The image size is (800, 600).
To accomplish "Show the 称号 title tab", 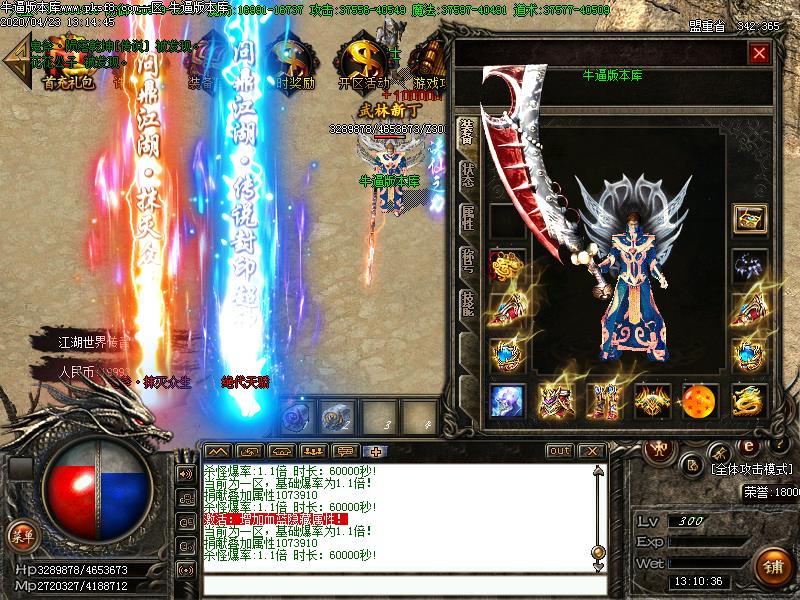I will pyautogui.click(x=467, y=261).
